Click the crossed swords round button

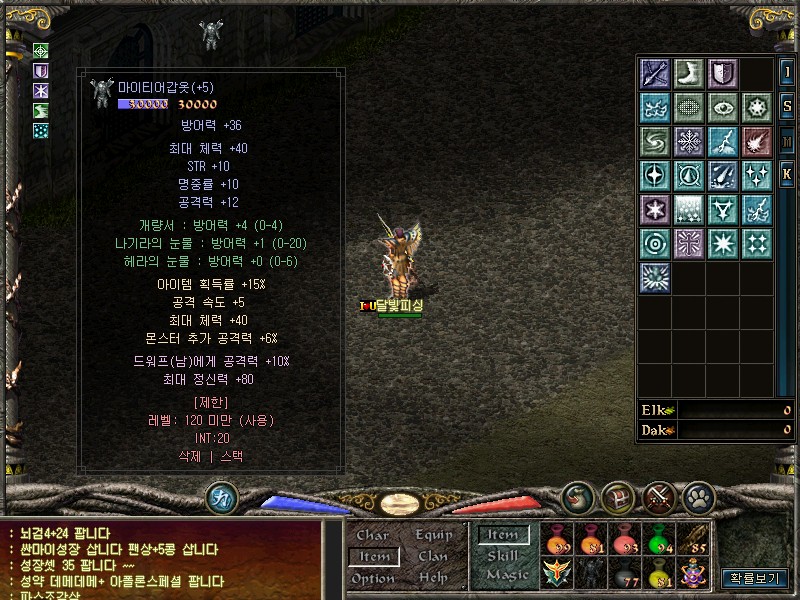(x=658, y=496)
